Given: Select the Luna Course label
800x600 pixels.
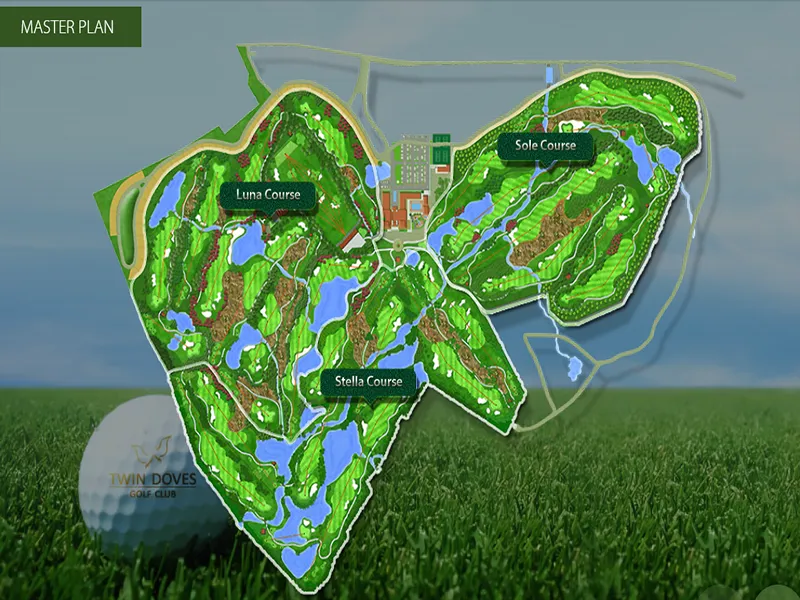Looking at the screenshot, I should point(268,194).
